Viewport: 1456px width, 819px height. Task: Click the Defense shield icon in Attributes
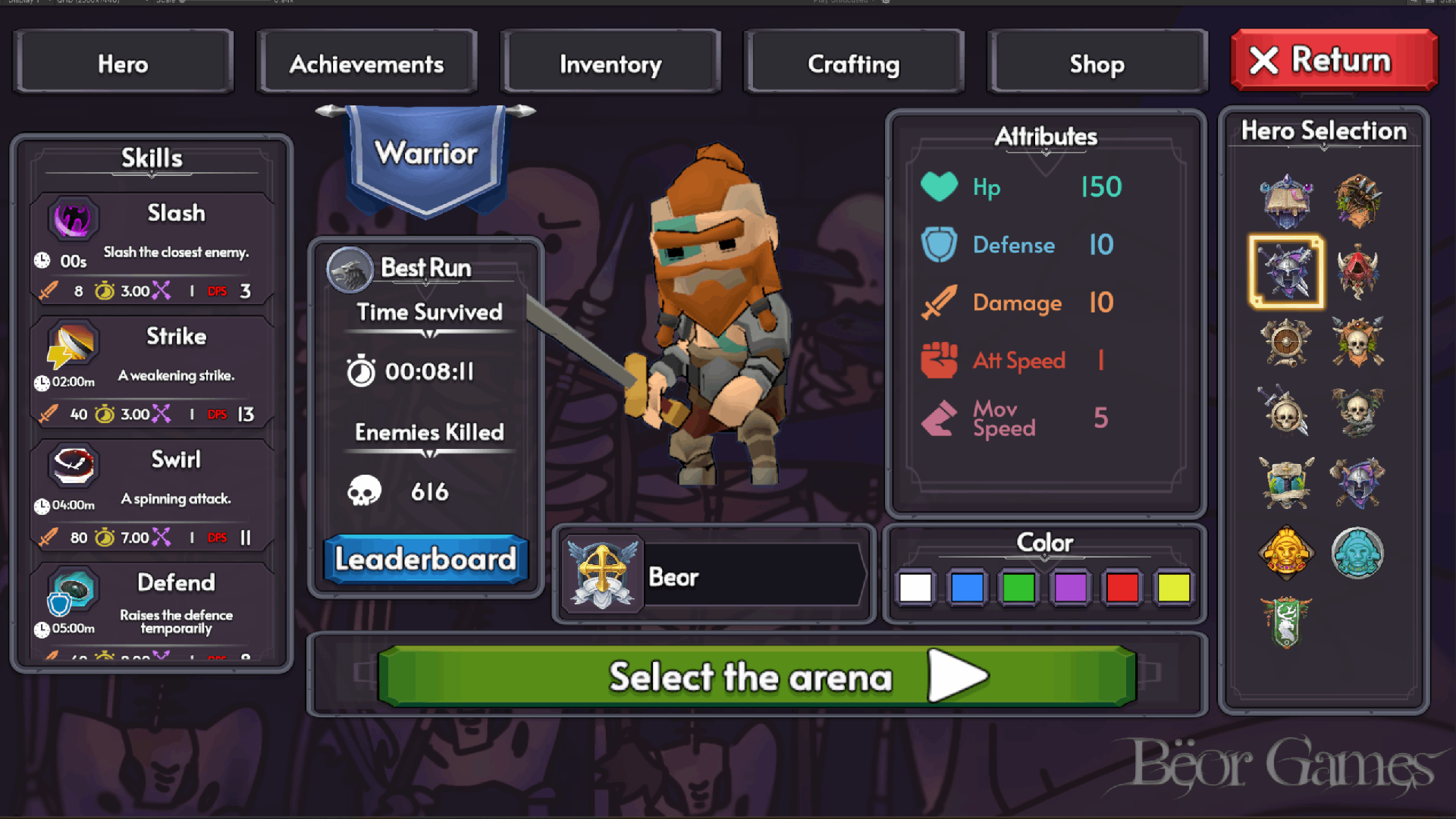pos(939,245)
